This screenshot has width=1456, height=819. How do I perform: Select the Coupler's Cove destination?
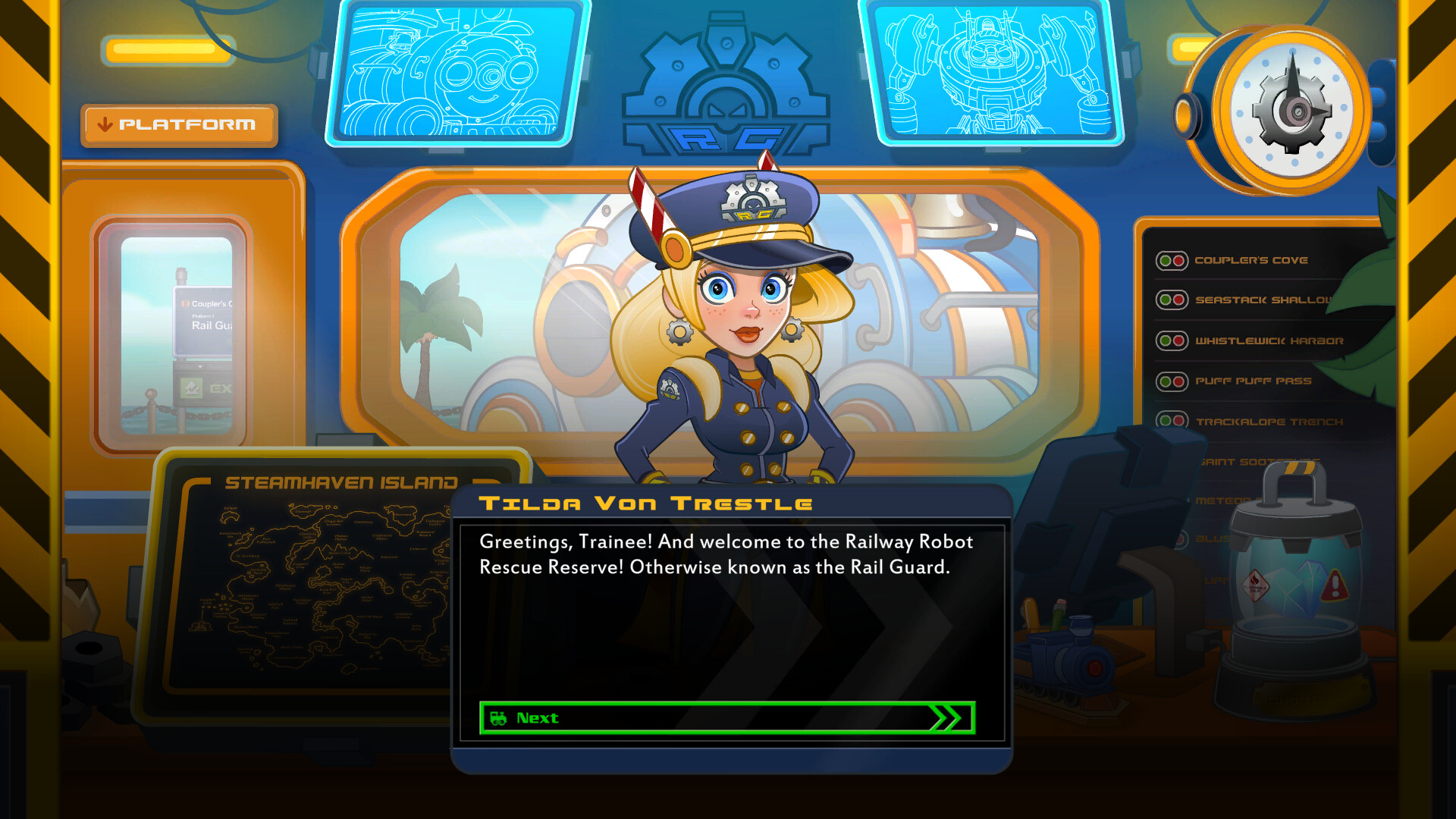click(x=1251, y=260)
